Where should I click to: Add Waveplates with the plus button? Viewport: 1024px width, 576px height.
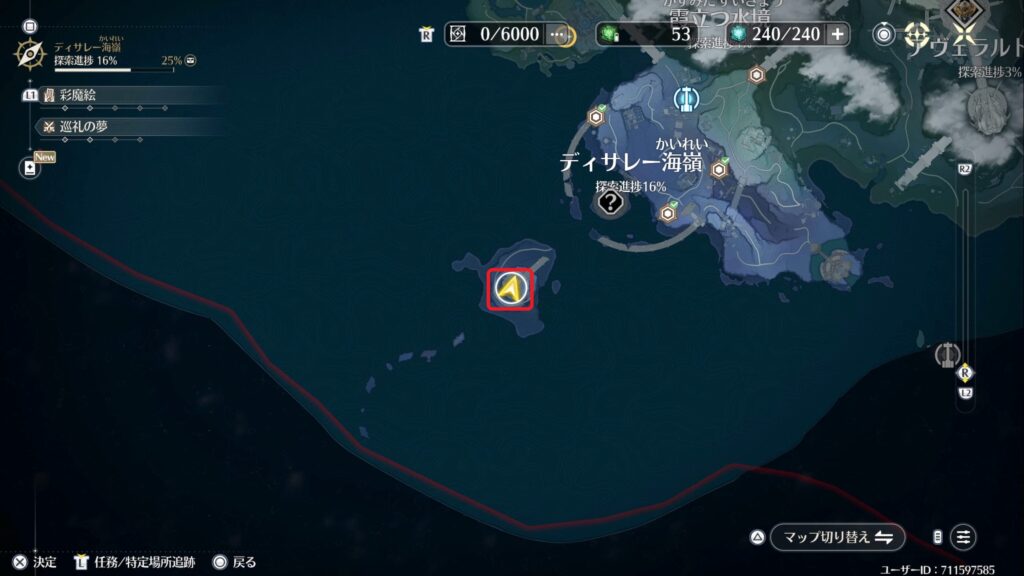click(x=837, y=34)
